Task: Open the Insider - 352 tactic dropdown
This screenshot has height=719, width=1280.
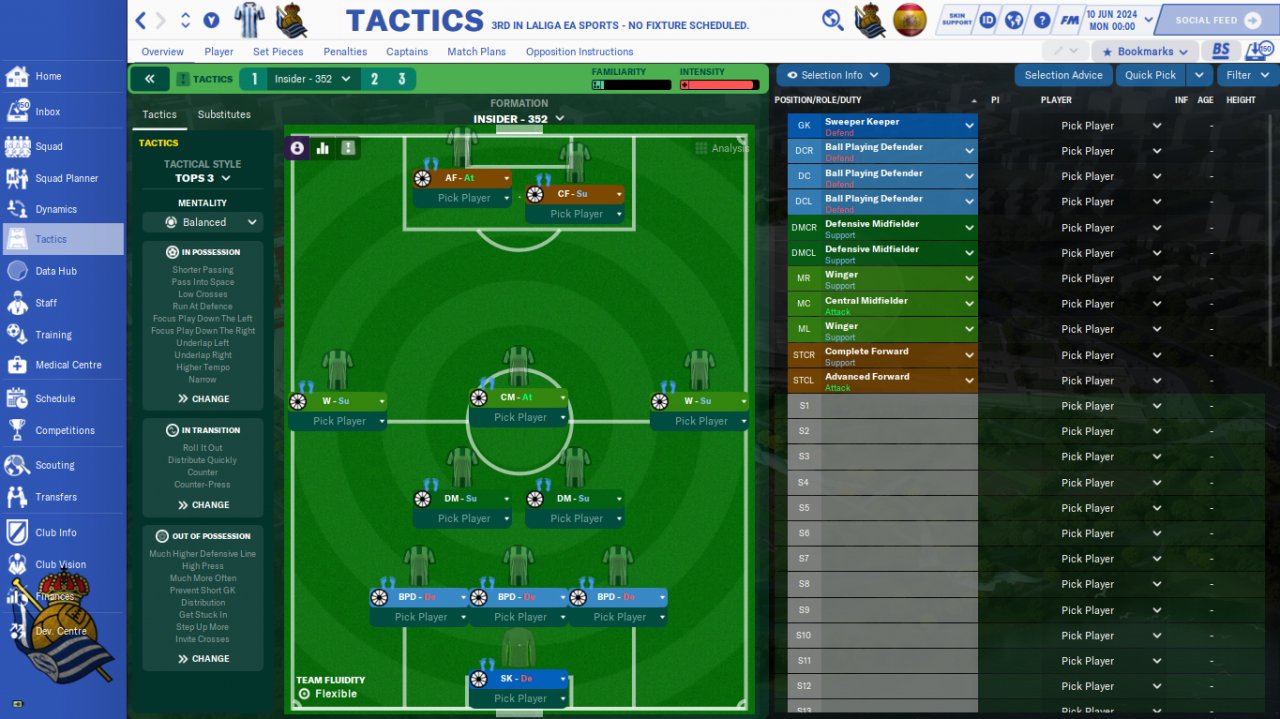Action: point(313,79)
